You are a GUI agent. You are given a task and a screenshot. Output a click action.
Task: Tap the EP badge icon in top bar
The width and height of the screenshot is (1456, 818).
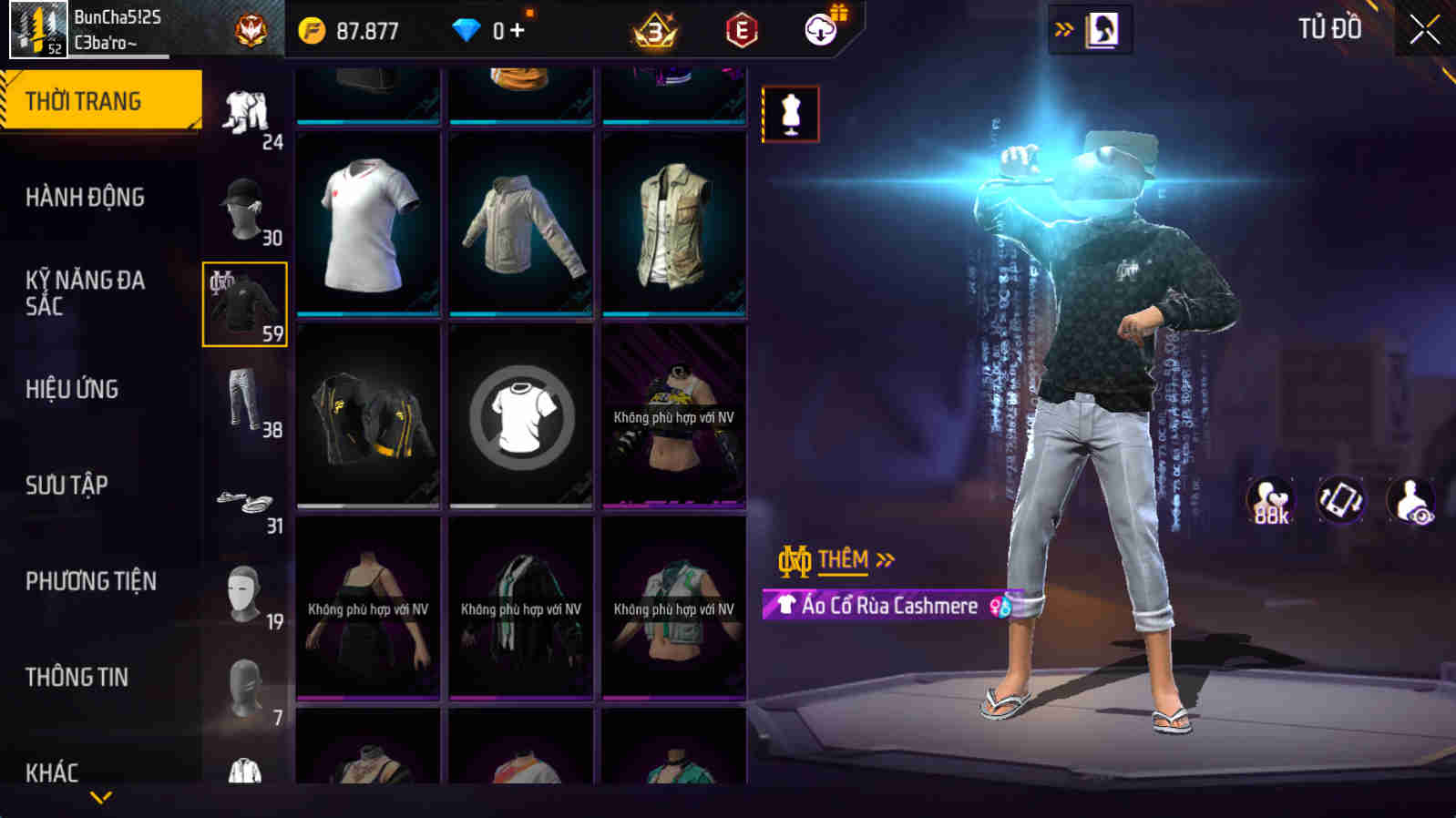tap(739, 28)
